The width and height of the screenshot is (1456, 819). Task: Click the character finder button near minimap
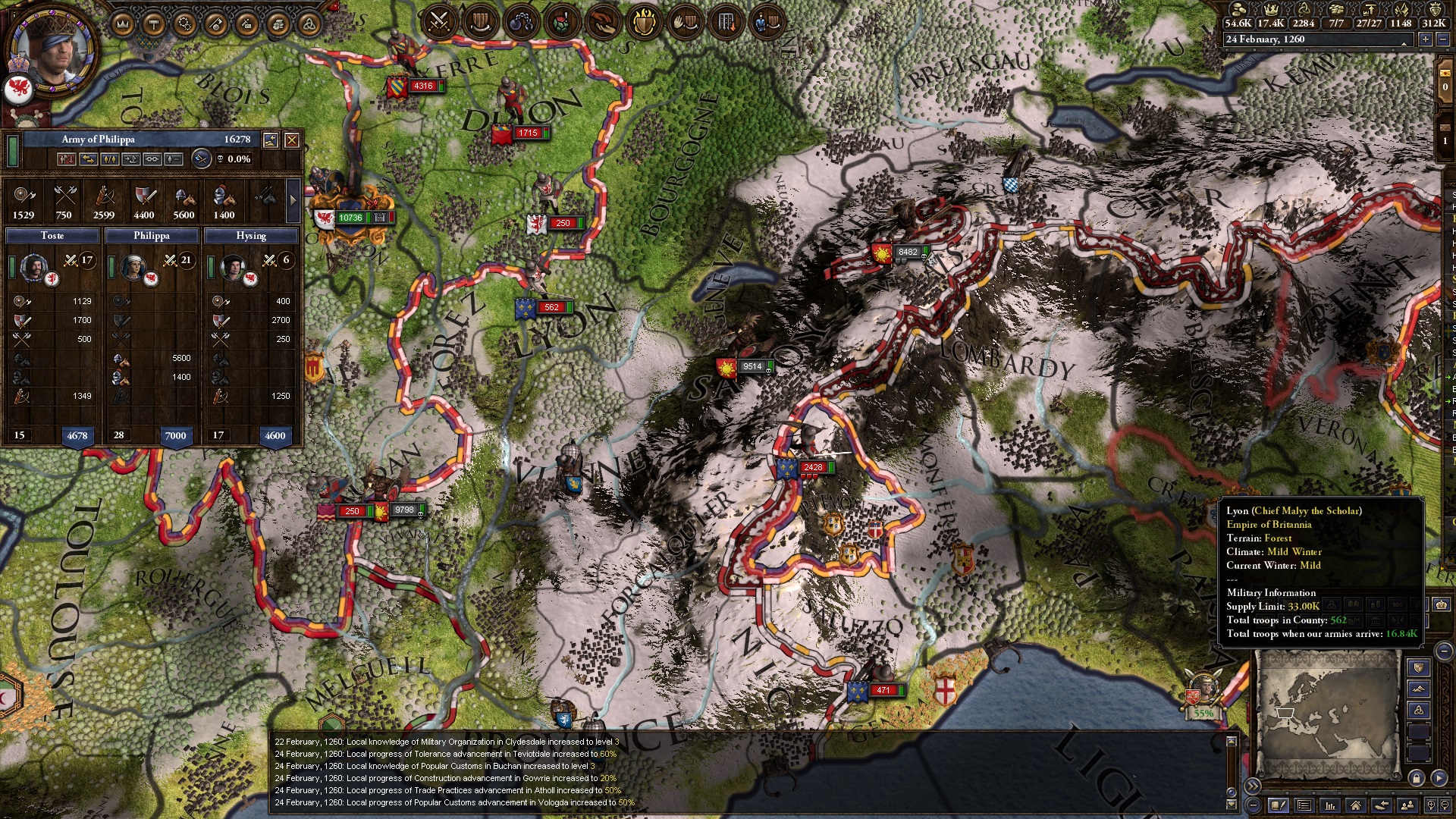click(x=1405, y=806)
